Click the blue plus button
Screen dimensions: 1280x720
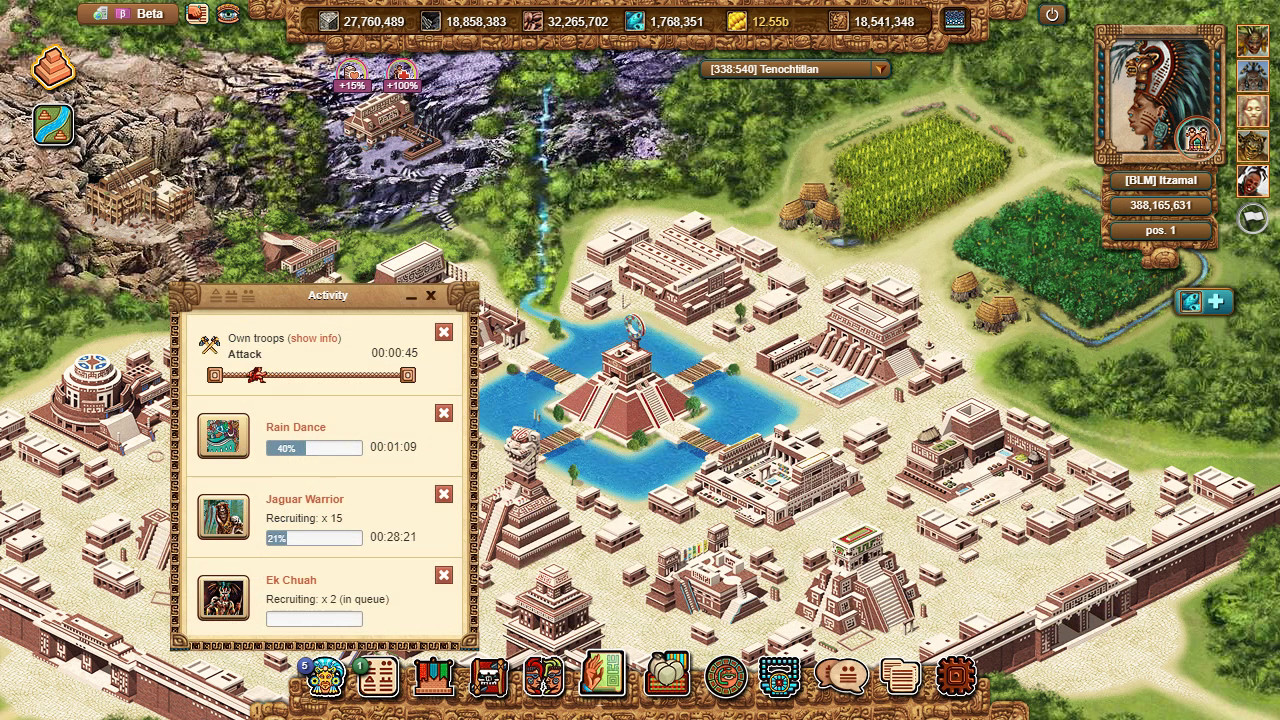(1217, 302)
